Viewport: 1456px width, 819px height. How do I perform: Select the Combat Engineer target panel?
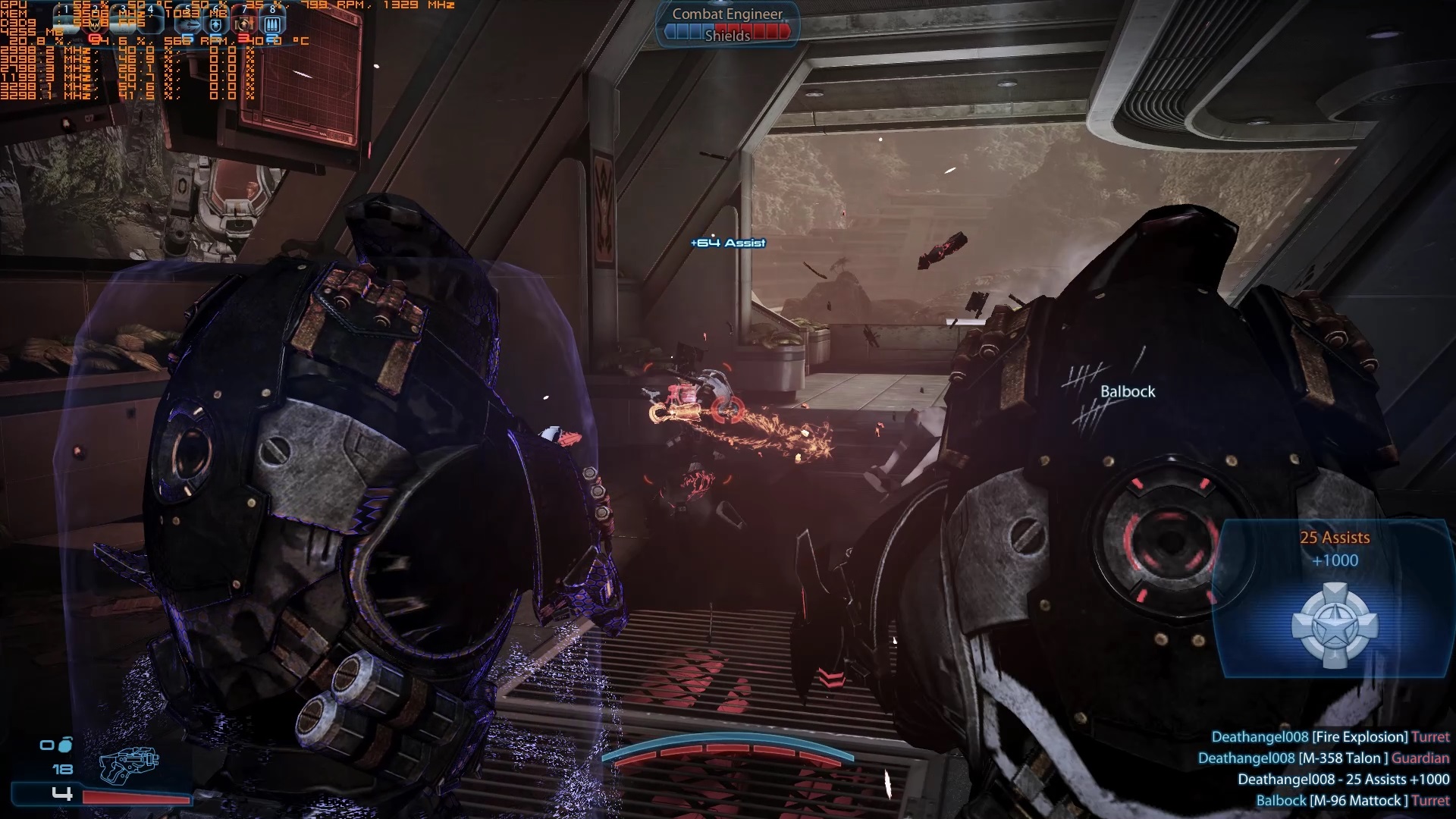tap(727, 24)
